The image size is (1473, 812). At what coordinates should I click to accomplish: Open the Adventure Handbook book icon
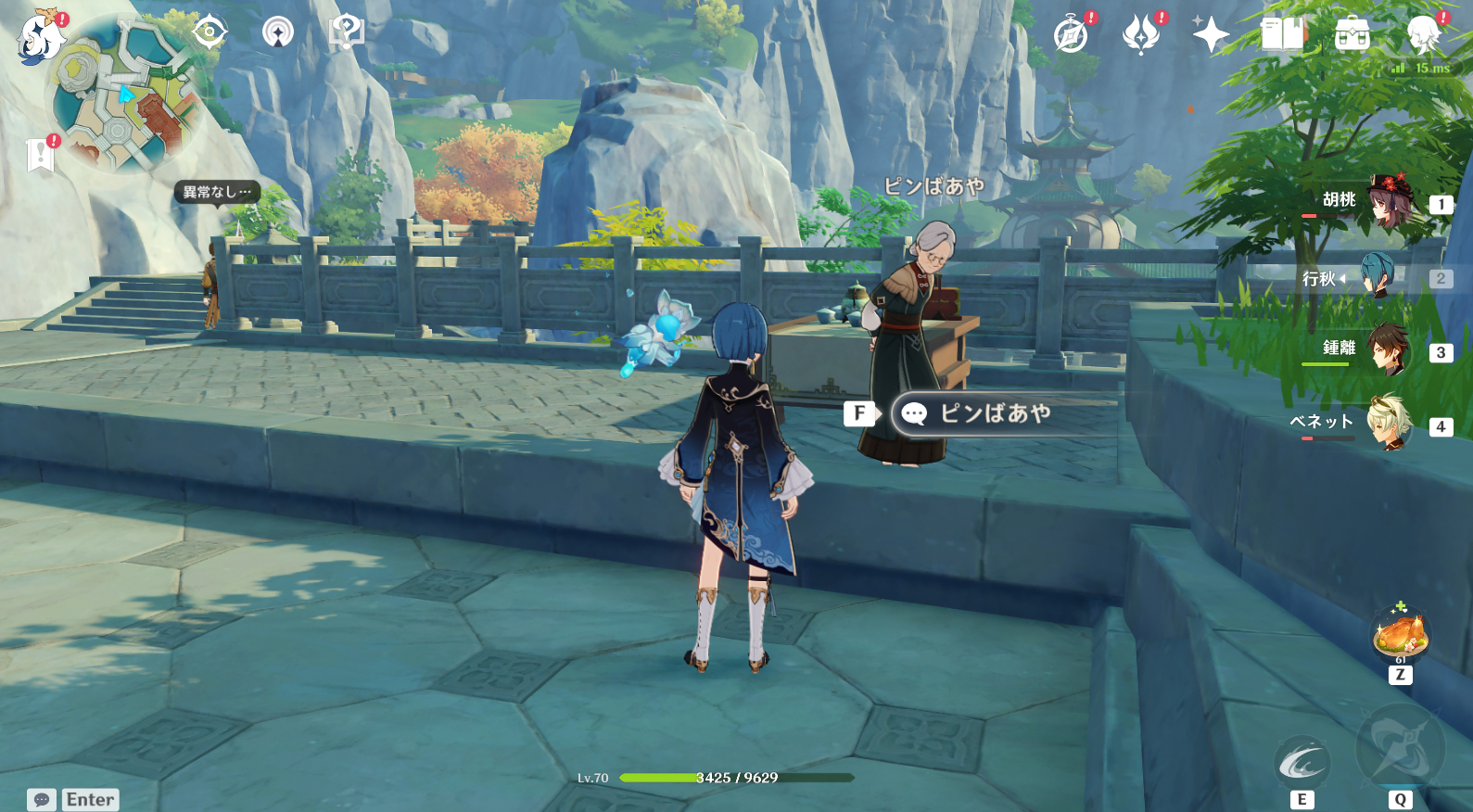pos(1278,33)
